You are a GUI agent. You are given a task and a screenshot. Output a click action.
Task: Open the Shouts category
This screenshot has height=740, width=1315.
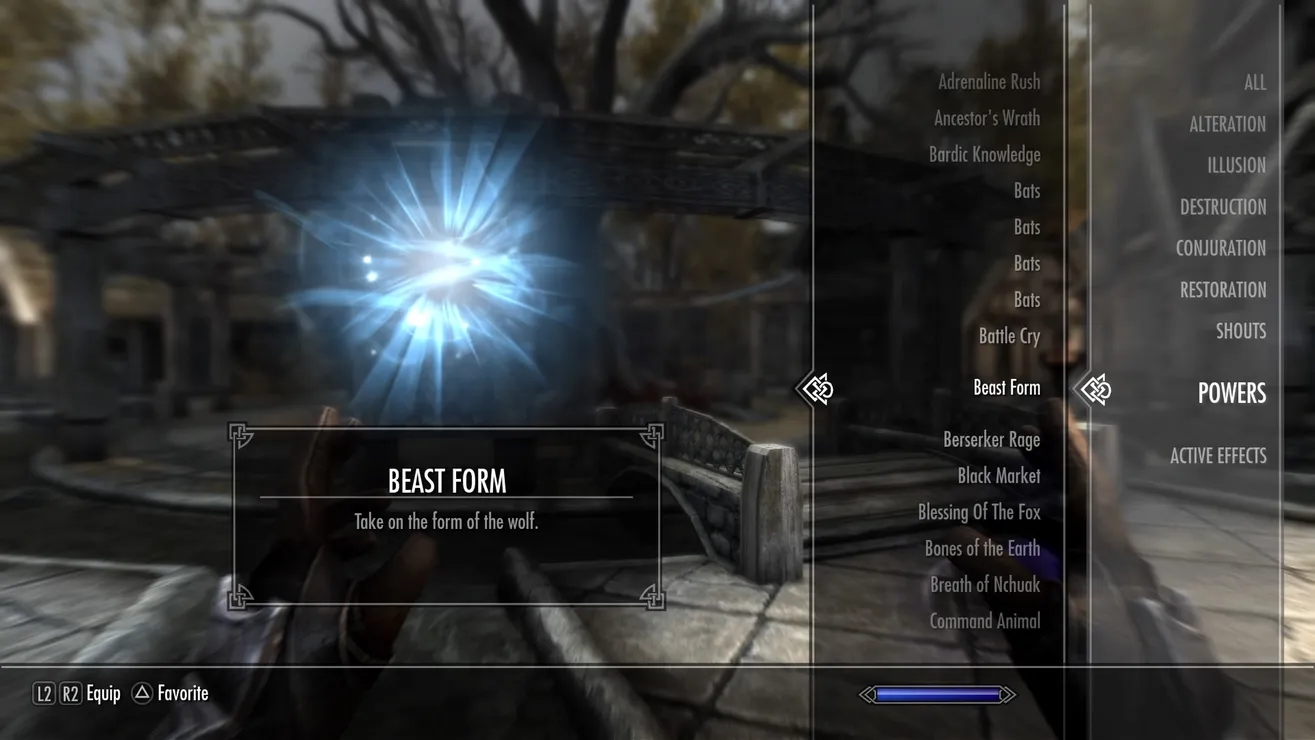click(1240, 331)
